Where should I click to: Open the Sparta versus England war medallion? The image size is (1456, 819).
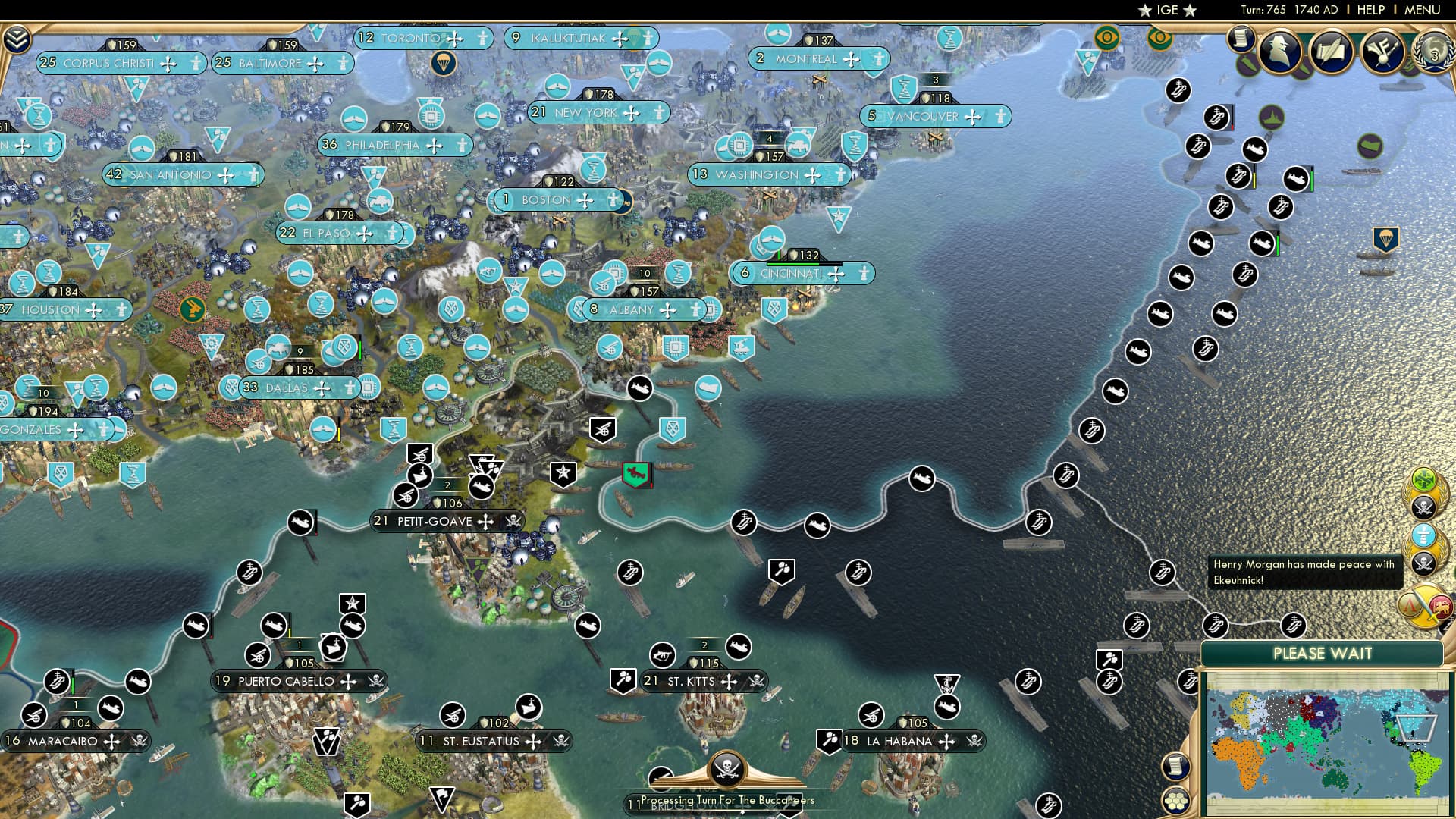[x=1424, y=608]
